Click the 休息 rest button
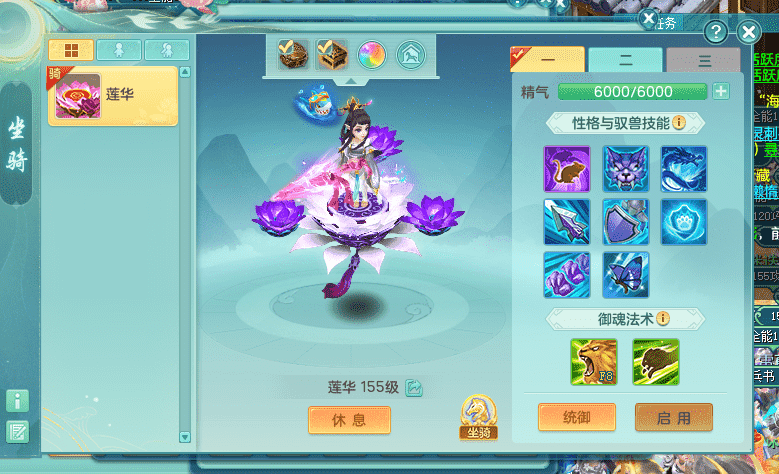This screenshot has height=474, width=779. (x=348, y=420)
